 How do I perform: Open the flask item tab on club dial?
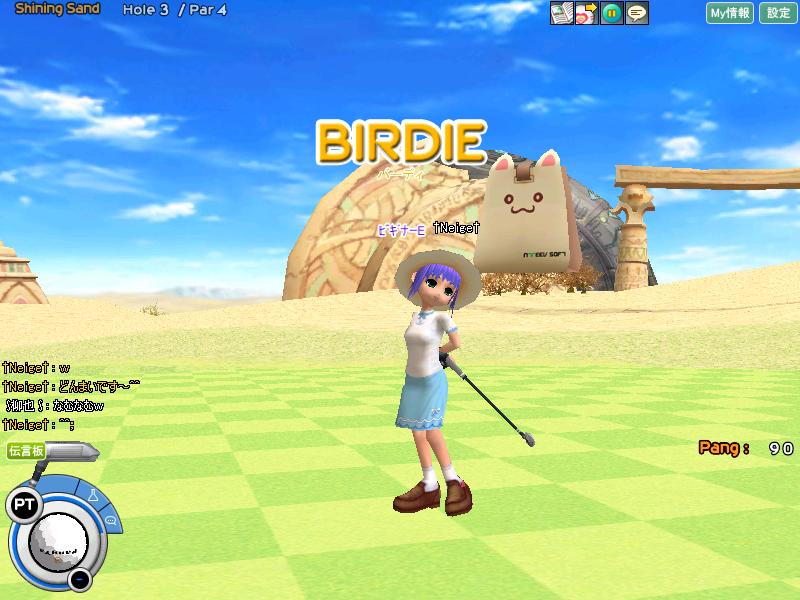tap(93, 495)
